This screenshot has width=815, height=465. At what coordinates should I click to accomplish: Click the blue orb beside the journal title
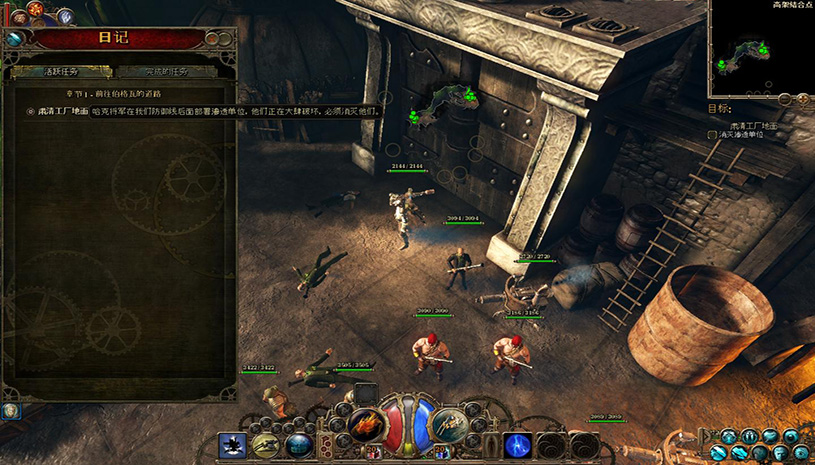point(15,38)
